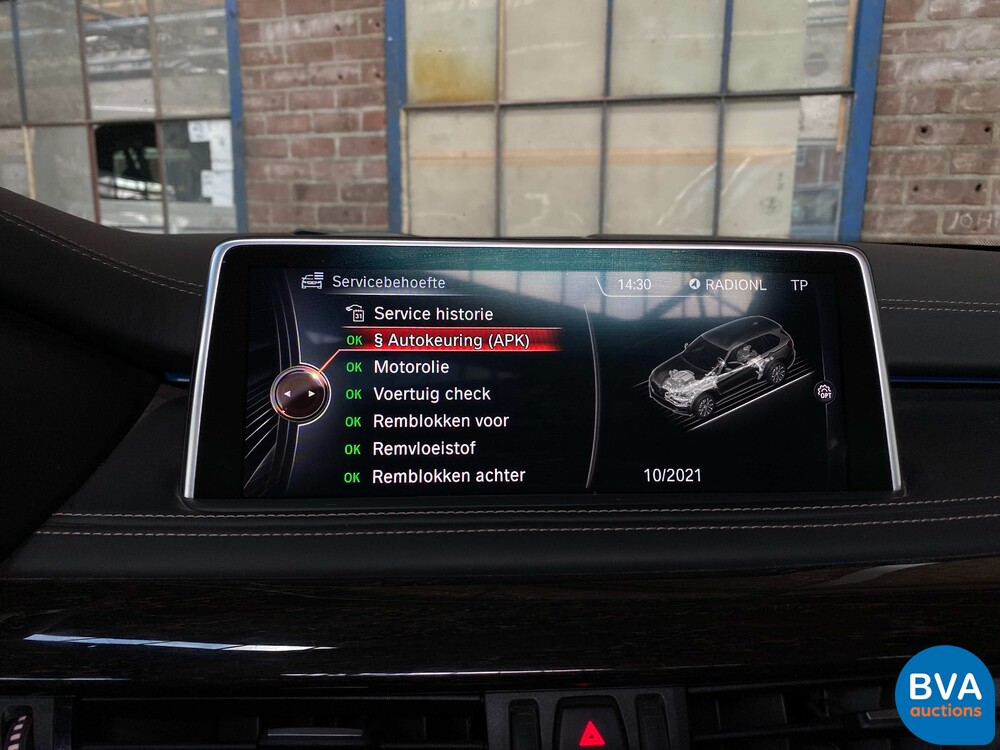Click the BVA auctions logo
The width and height of the screenshot is (1000, 750).
[944, 694]
